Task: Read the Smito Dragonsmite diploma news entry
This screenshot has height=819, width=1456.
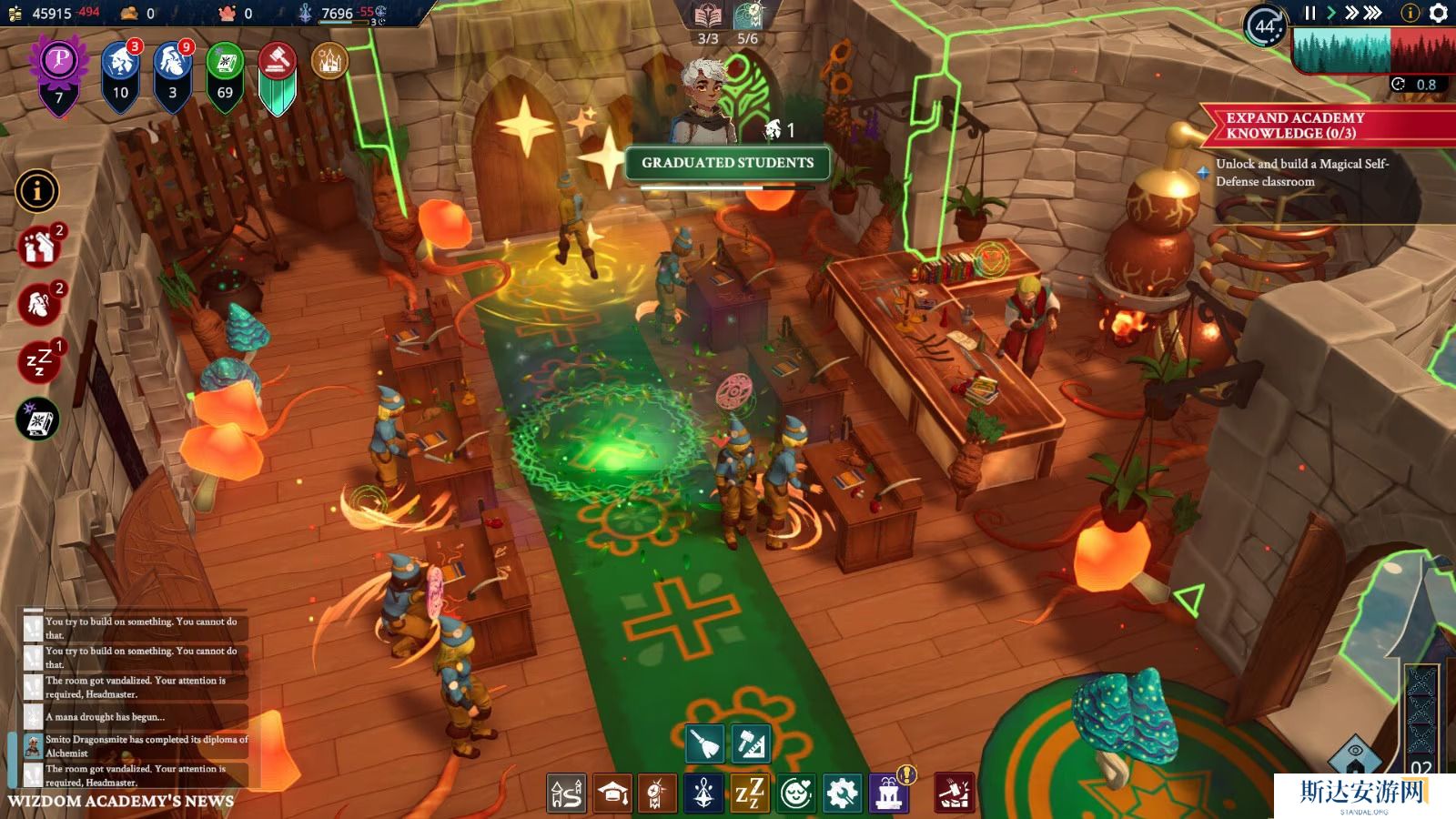Action: coord(136,746)
